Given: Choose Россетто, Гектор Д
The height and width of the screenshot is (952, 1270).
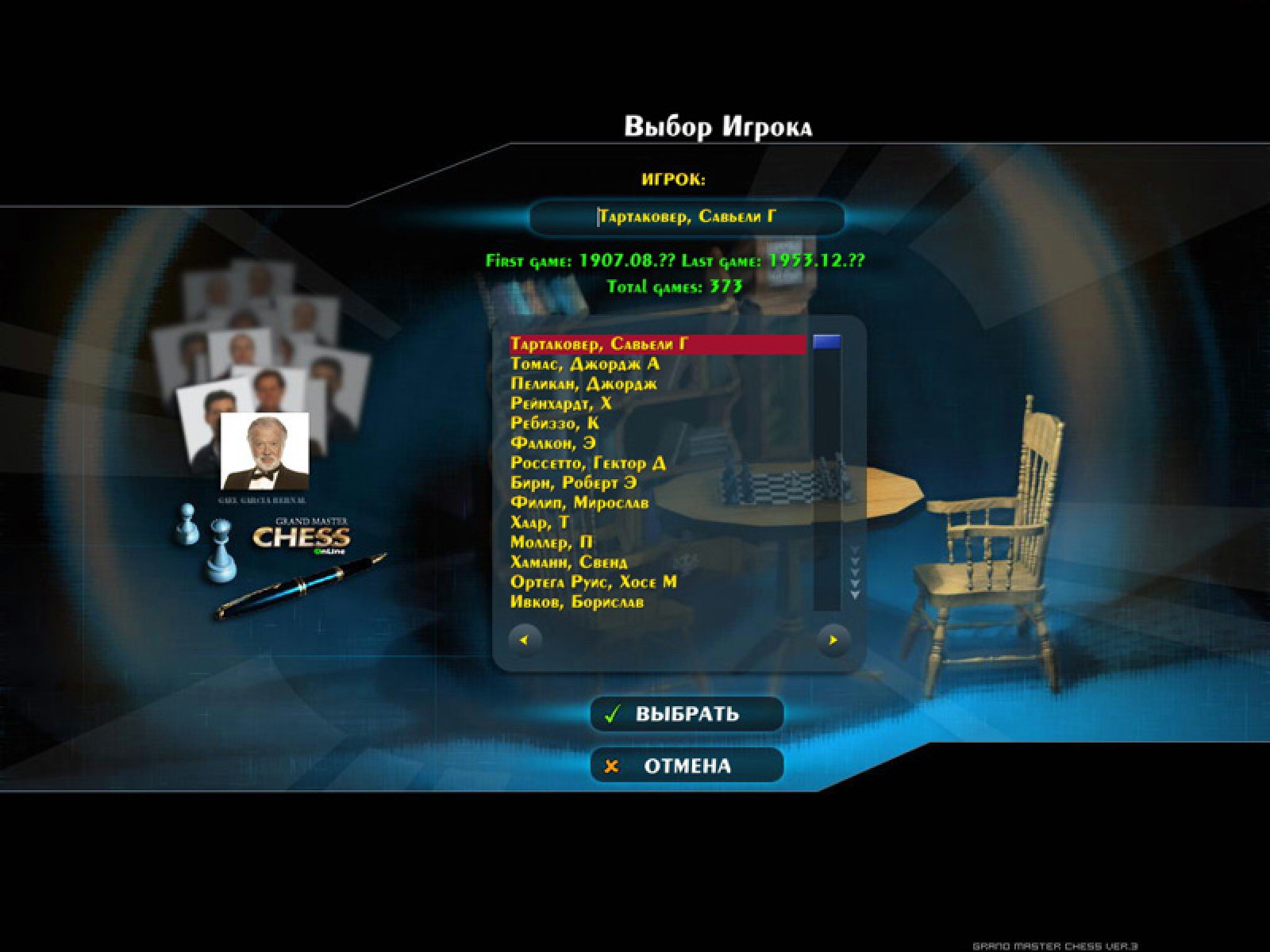Looking at the screenshot, I should [588, 463].
